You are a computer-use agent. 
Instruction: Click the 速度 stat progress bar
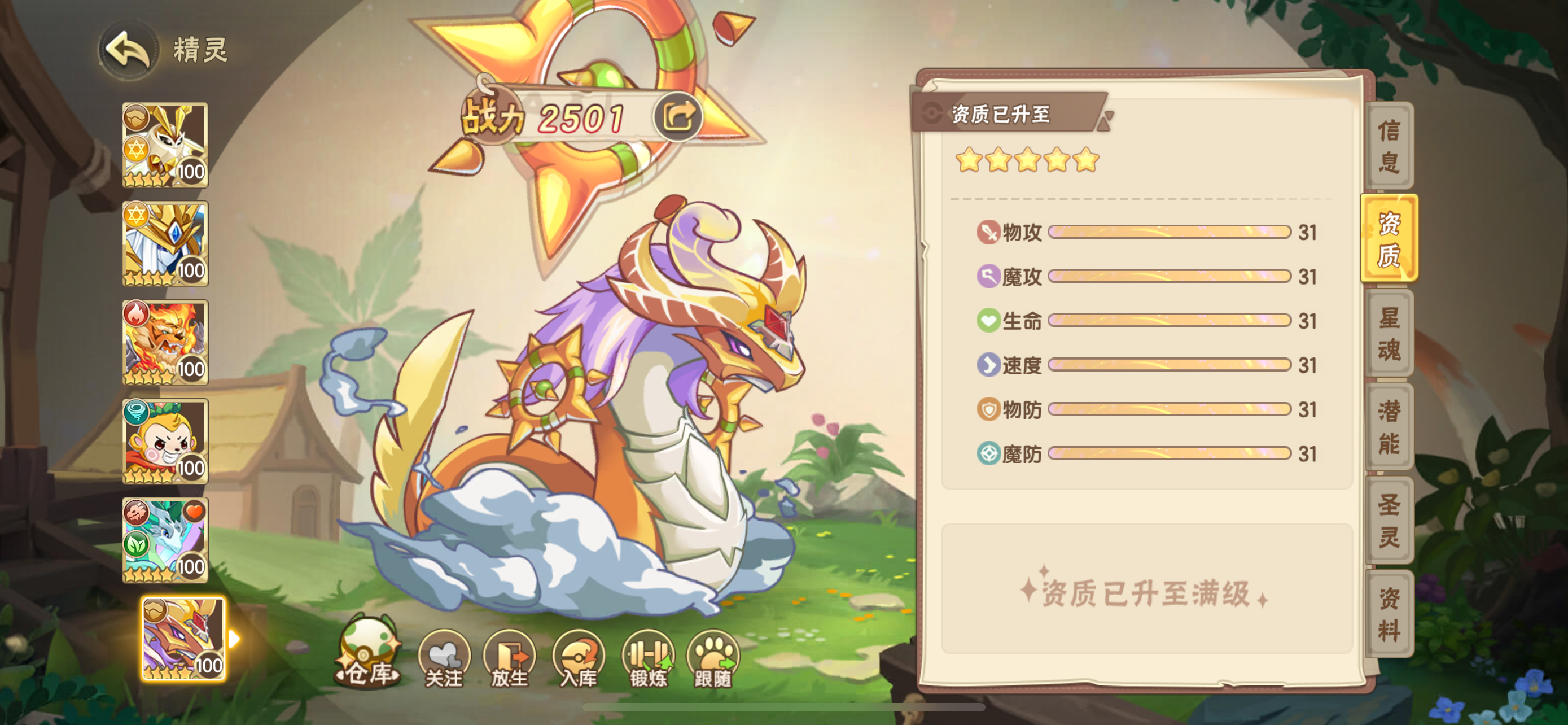coord(1166,365)
